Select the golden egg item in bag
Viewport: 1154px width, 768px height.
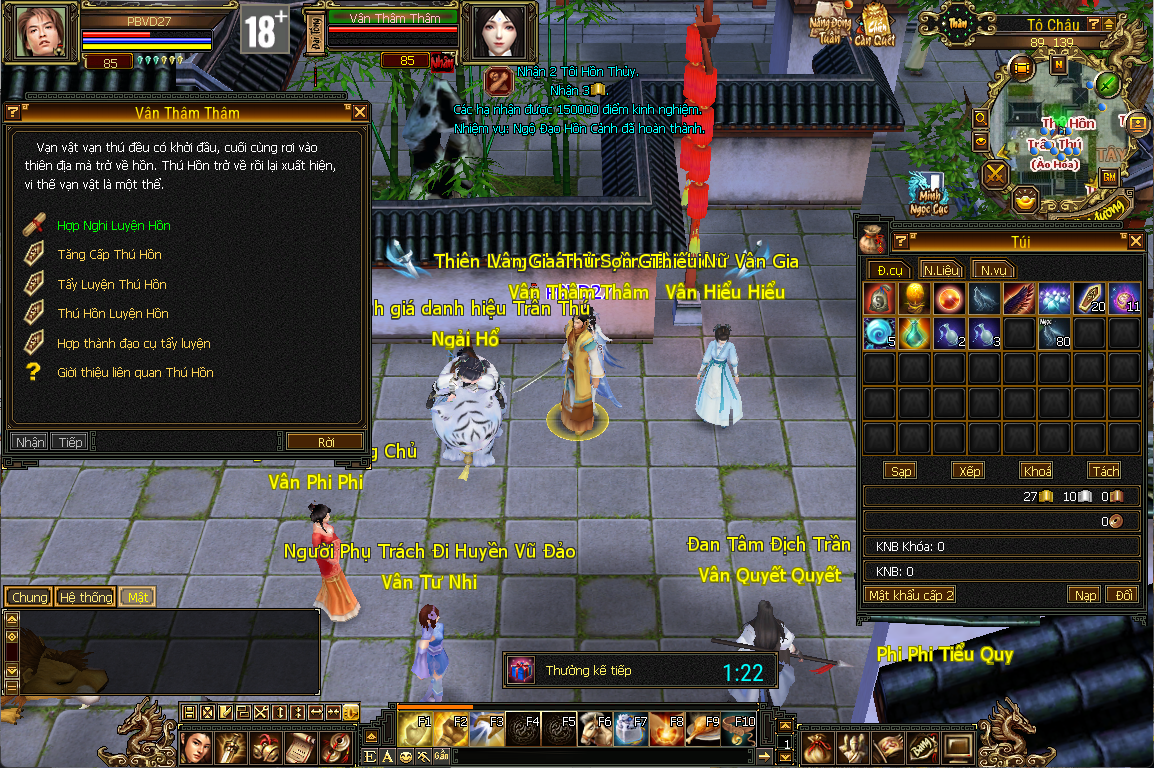(x=914, y=298)
